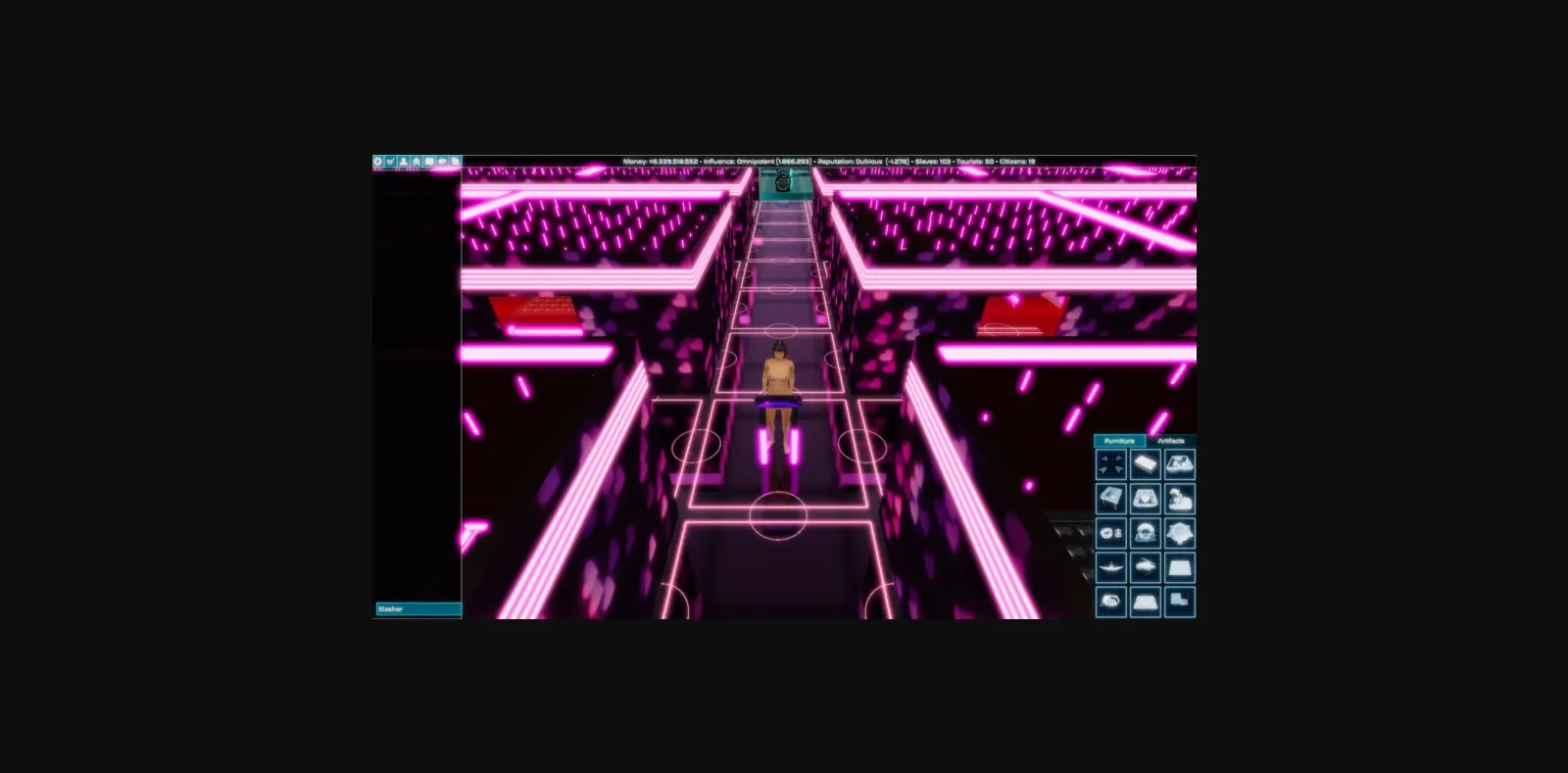The image size is (1568, 773).
Task: Open the Furniture tab
Action: 1118,441
